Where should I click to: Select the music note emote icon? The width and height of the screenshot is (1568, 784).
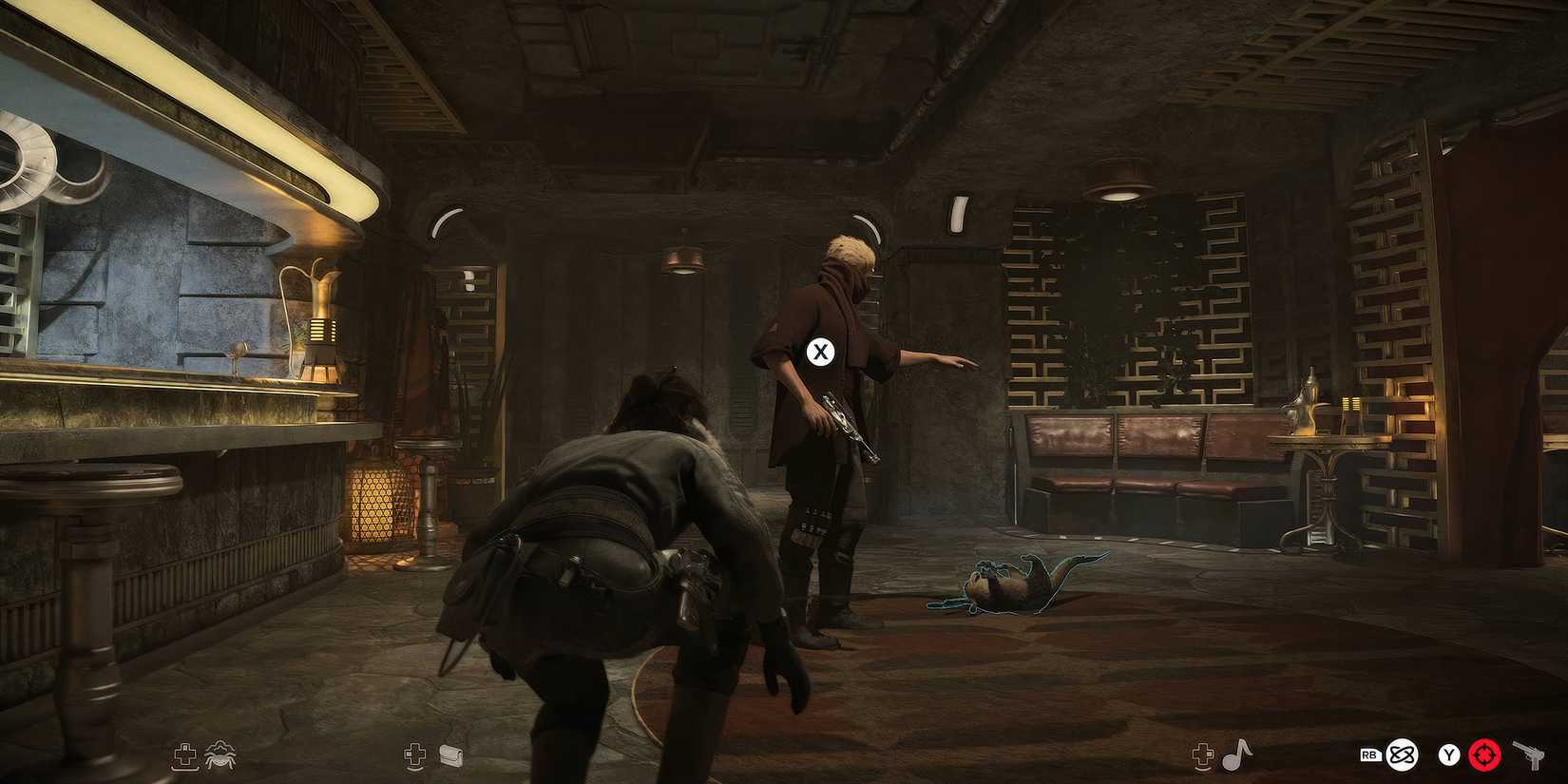pyautogui.click(x=1238, y=754)
